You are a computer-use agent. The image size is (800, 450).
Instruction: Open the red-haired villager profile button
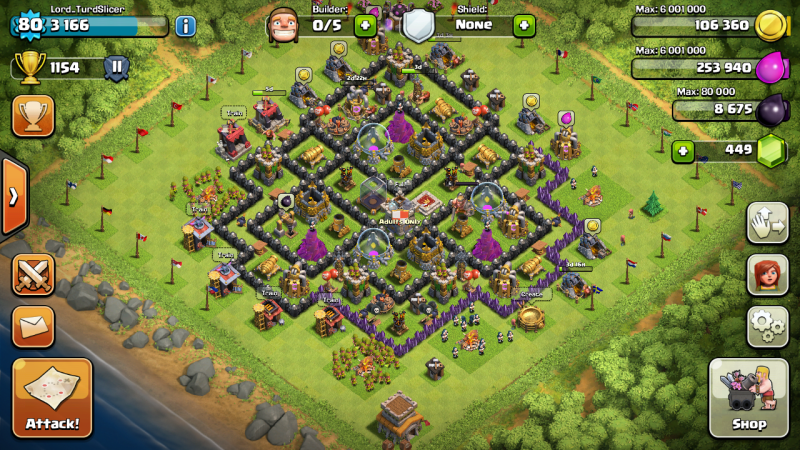(x=767, y=274)
